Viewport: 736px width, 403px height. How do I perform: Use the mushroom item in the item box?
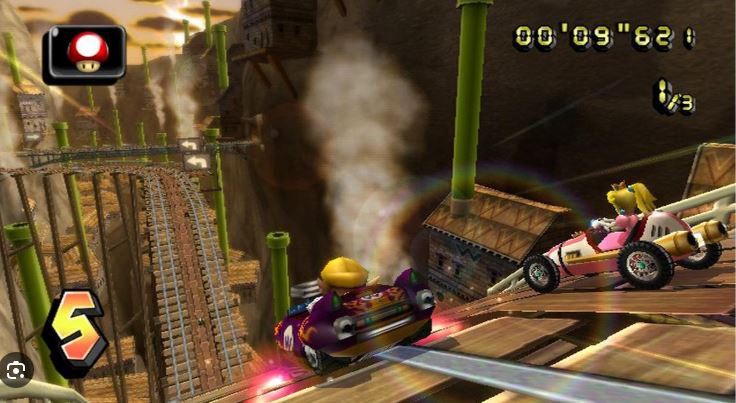pos(84,53)
